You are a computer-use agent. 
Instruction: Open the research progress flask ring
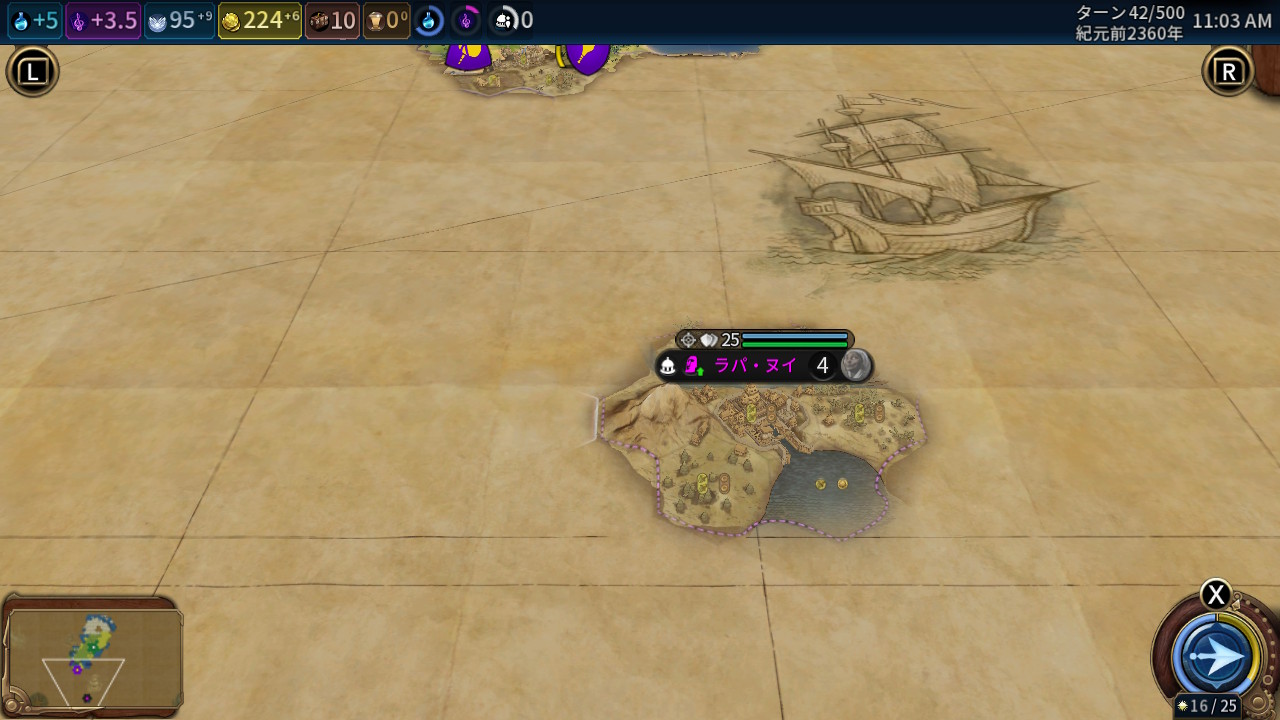(429, 21)
